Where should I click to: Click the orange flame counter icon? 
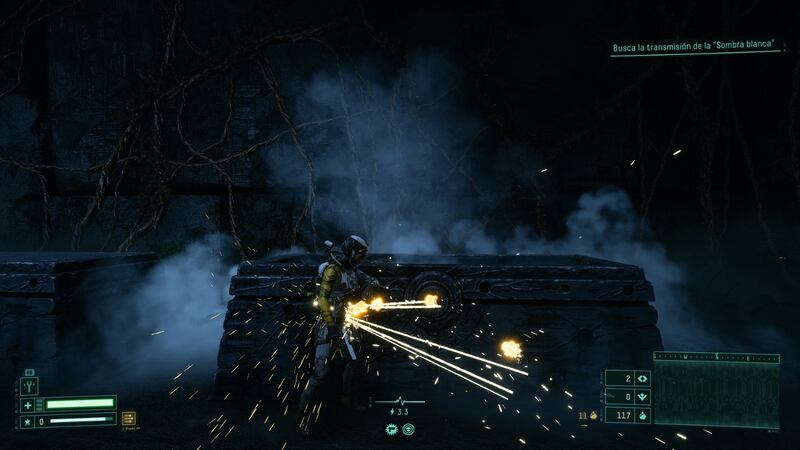coord(594,413)
